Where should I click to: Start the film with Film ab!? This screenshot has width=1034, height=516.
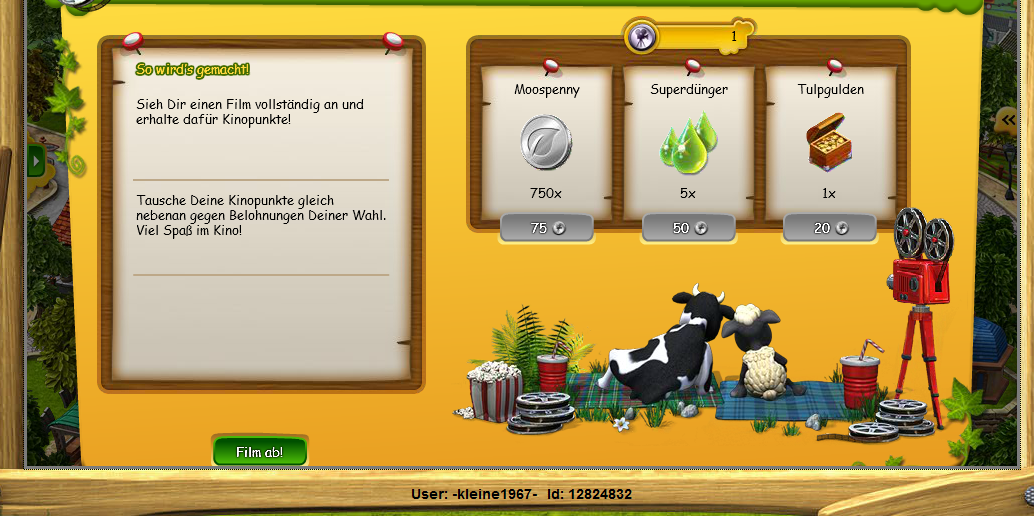pos(259,452)
